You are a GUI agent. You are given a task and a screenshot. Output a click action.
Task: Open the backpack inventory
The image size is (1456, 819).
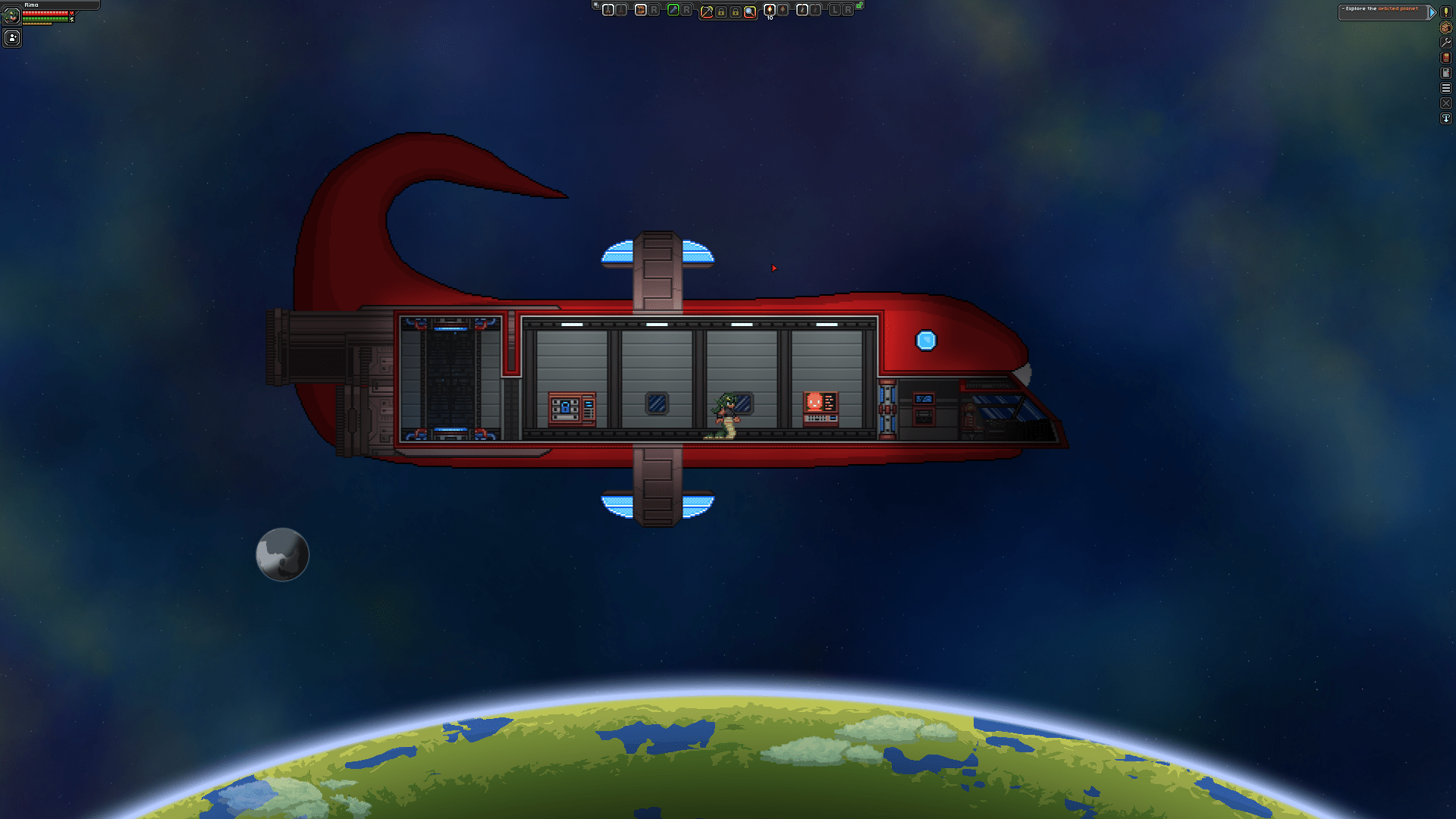tap(1446, 27)
